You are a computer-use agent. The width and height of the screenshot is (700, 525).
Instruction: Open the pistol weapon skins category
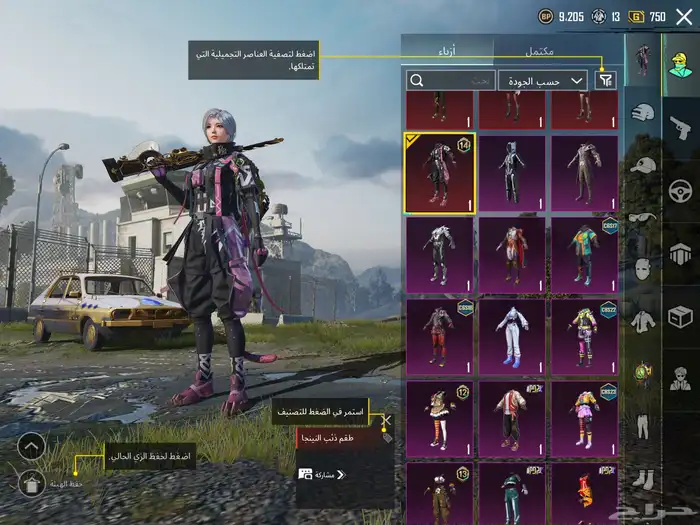(x=680, y=126)
